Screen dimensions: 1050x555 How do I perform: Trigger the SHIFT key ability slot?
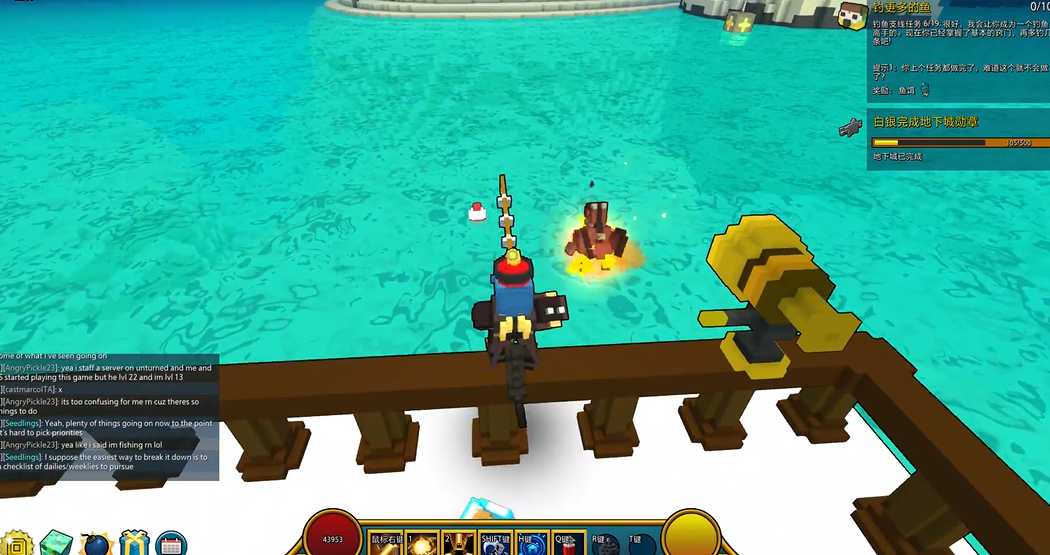(x=495, y=543)
